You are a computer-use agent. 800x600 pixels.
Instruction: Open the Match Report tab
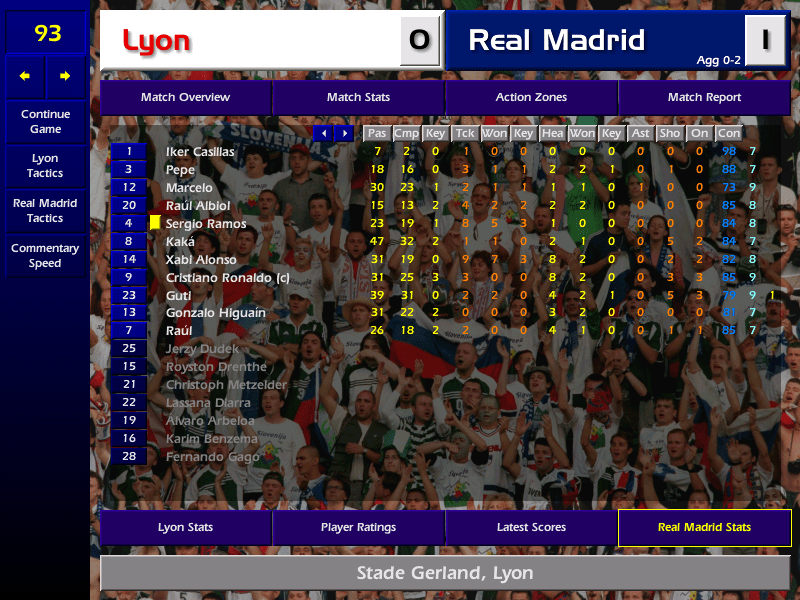tap(704, 97)
